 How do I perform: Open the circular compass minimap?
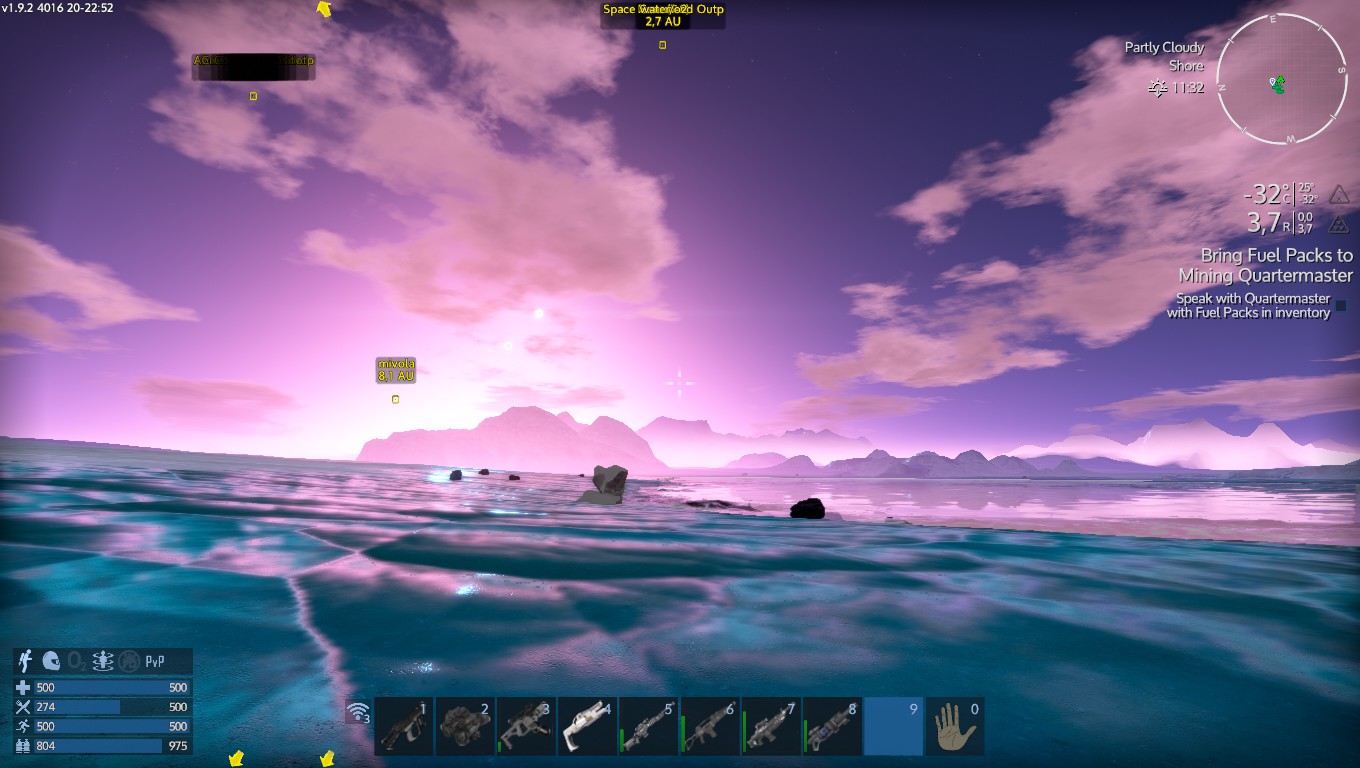[x=1281, y=79]
